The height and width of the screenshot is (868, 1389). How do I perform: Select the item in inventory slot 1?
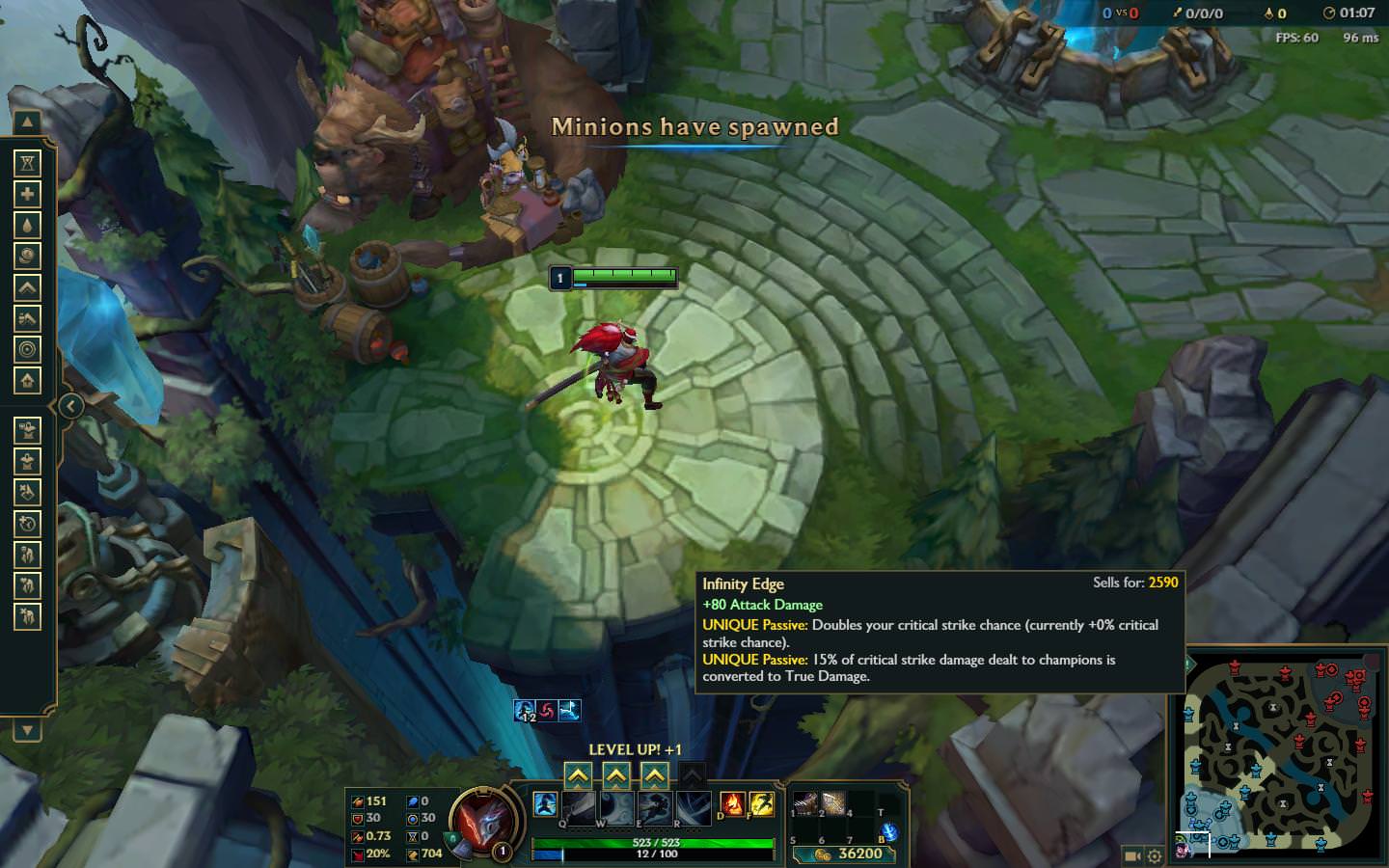804,802
